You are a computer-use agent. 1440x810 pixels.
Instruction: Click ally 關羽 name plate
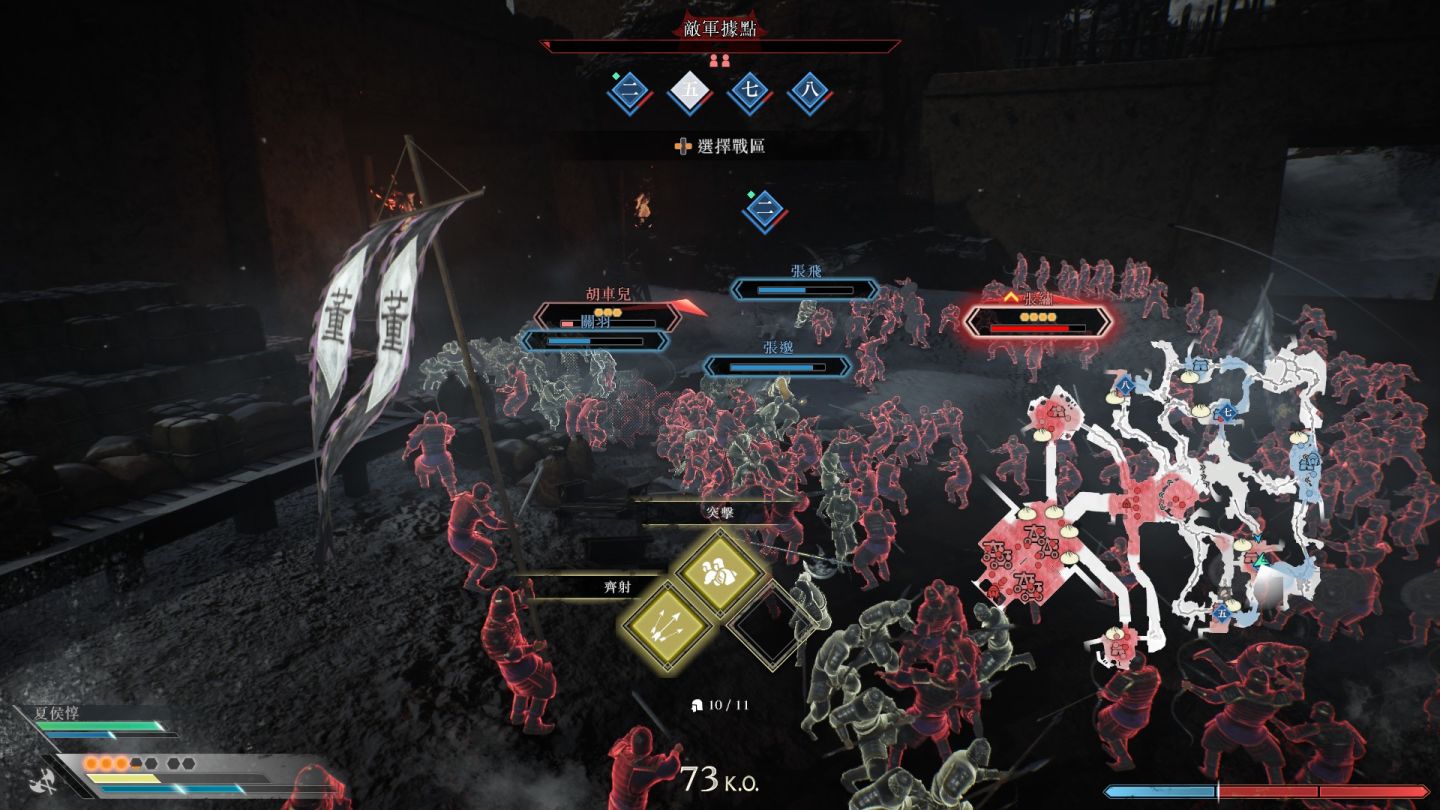pyautogui.click(x=596, y=340)
